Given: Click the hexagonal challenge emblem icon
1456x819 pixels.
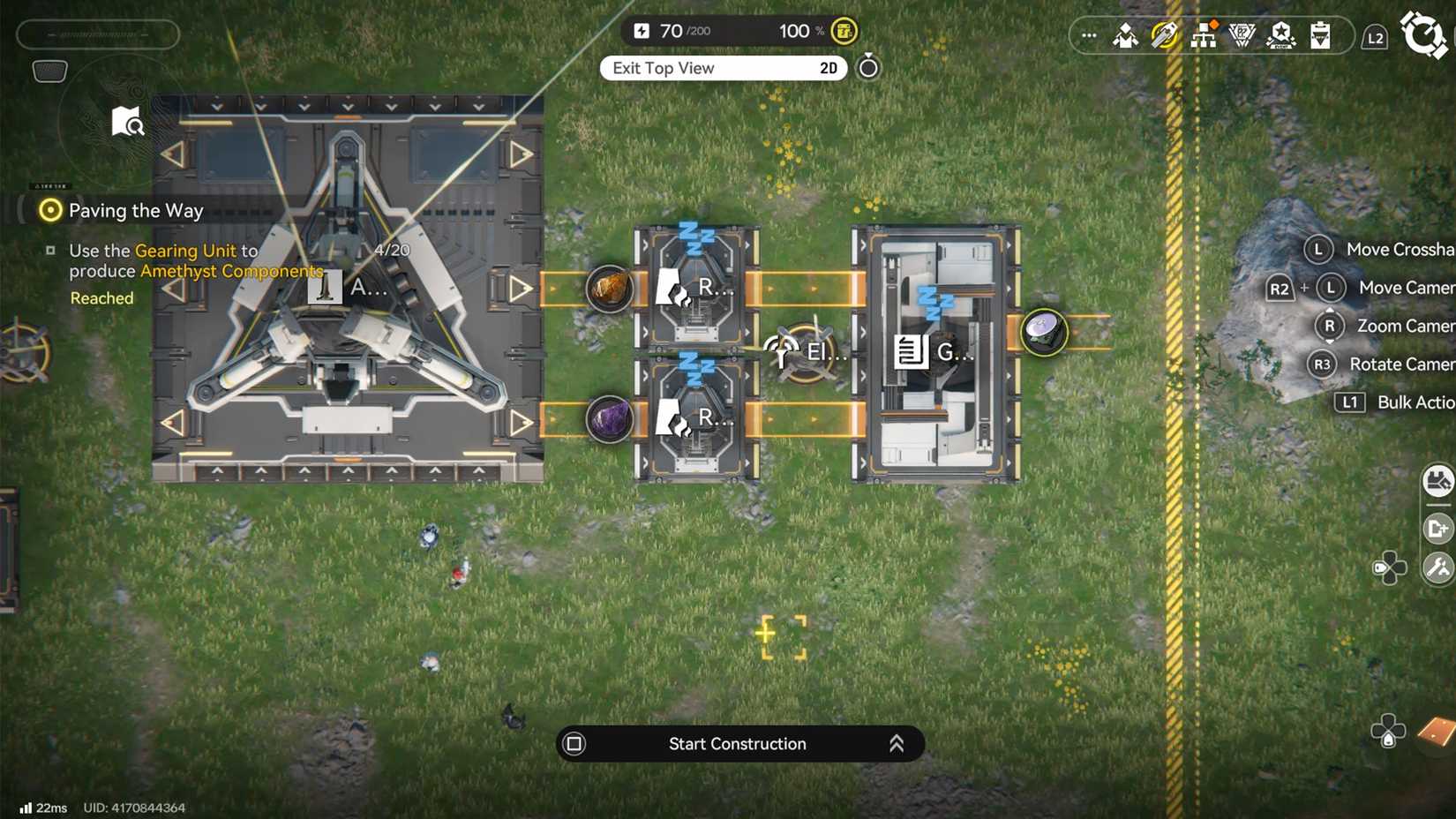Looking at the screenshot, I should [x=1242, y=36].
